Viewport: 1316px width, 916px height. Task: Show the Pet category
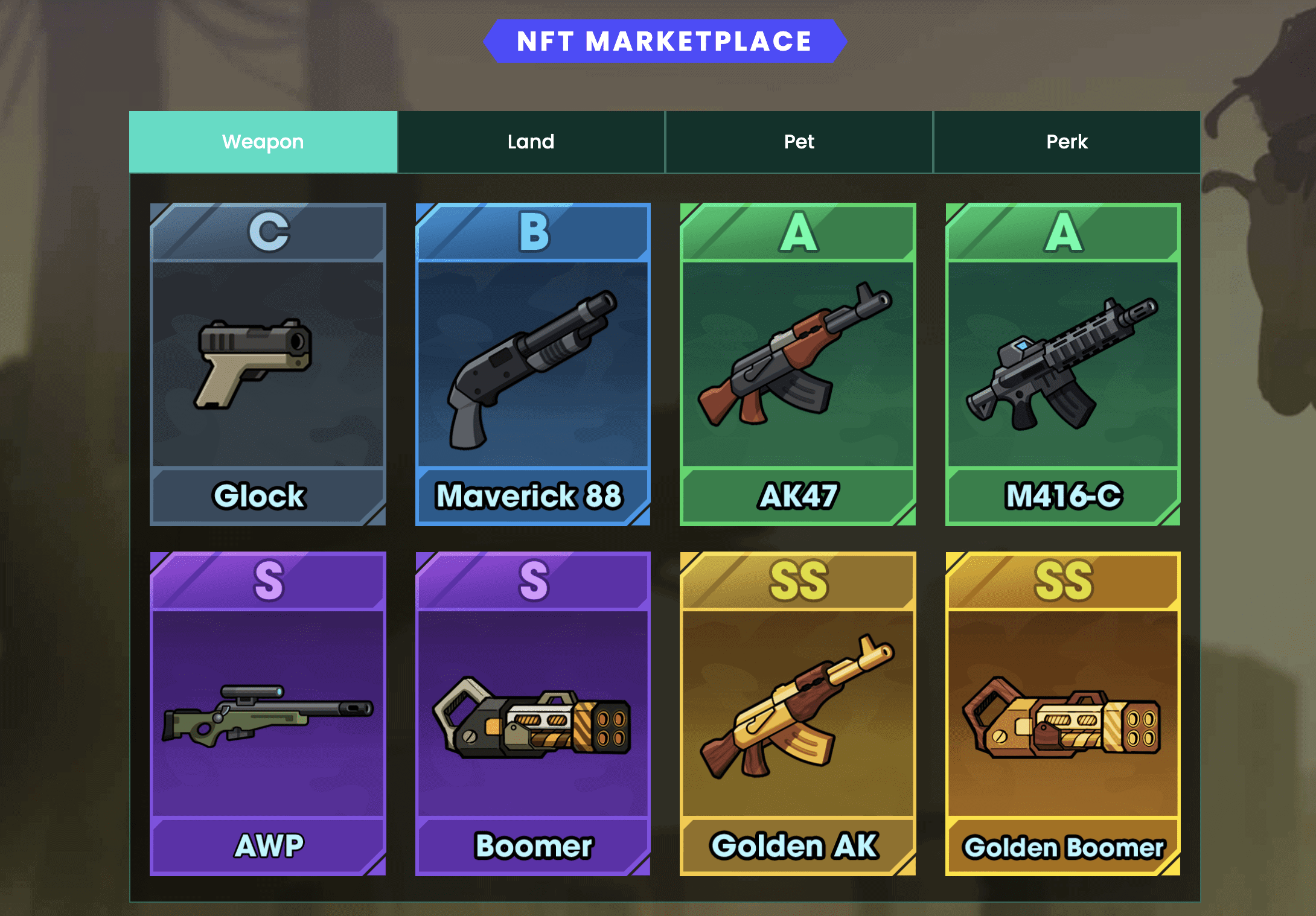(799, 142)
